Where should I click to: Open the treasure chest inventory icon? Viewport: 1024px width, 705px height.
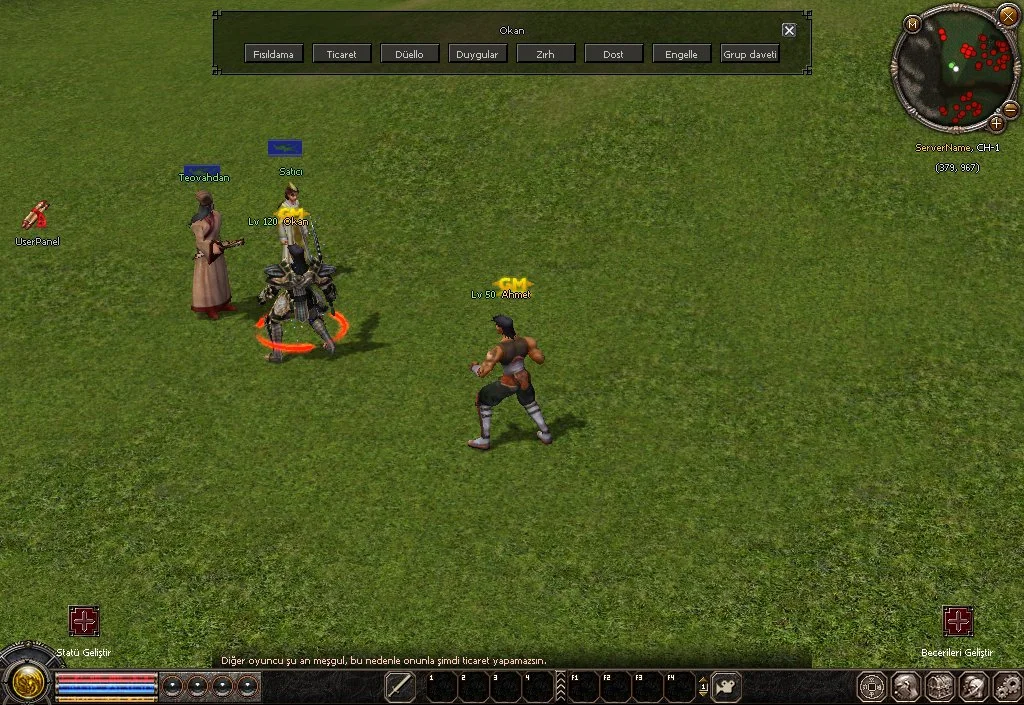click(x=940, y=687)
